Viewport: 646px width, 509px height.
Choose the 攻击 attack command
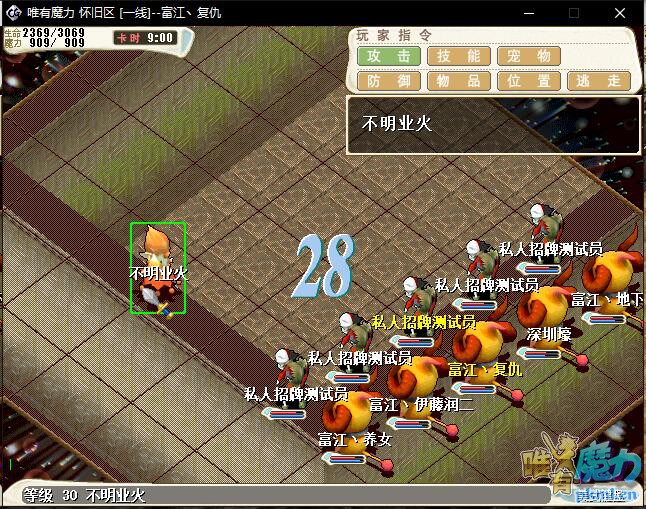[x=389, y=56]
